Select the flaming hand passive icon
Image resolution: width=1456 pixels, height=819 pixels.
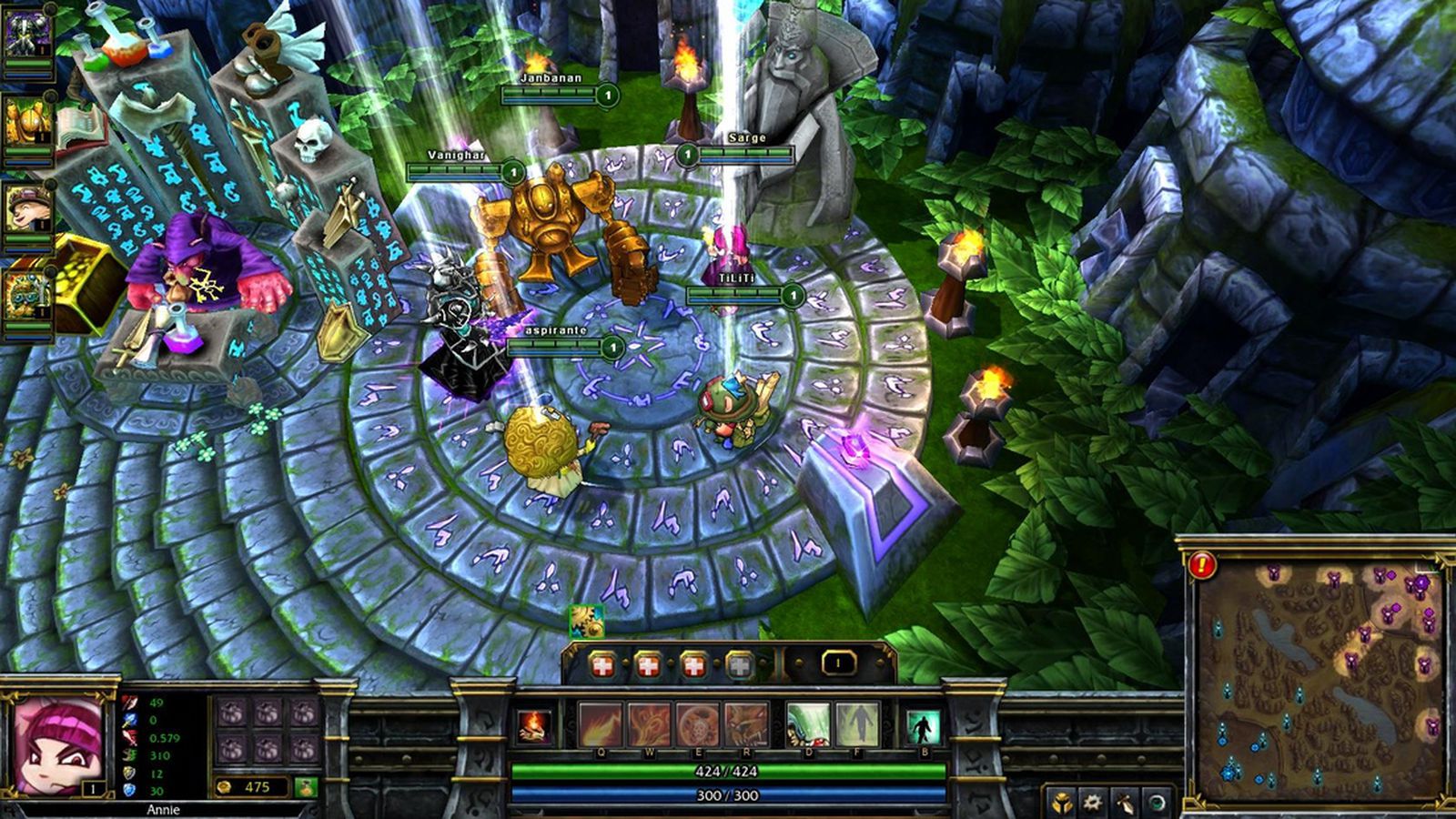[x=534, y=727]
